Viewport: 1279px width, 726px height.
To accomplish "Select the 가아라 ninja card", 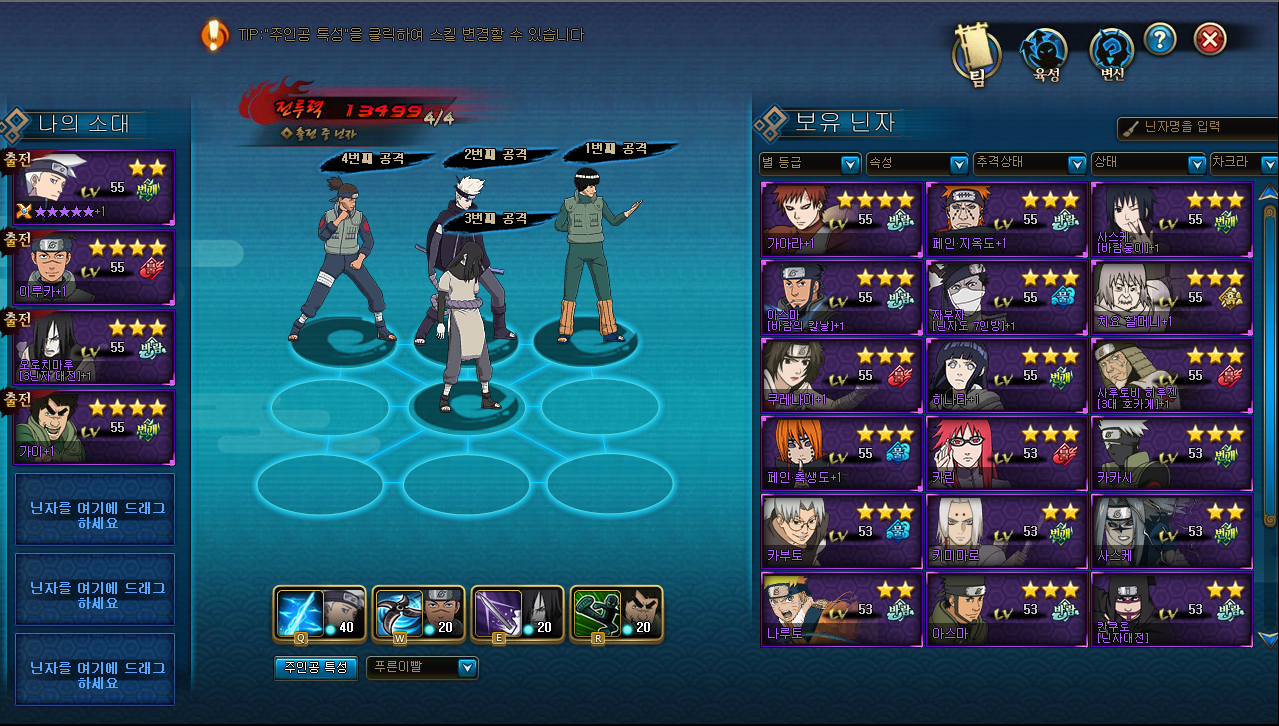I will click(841, 219).
